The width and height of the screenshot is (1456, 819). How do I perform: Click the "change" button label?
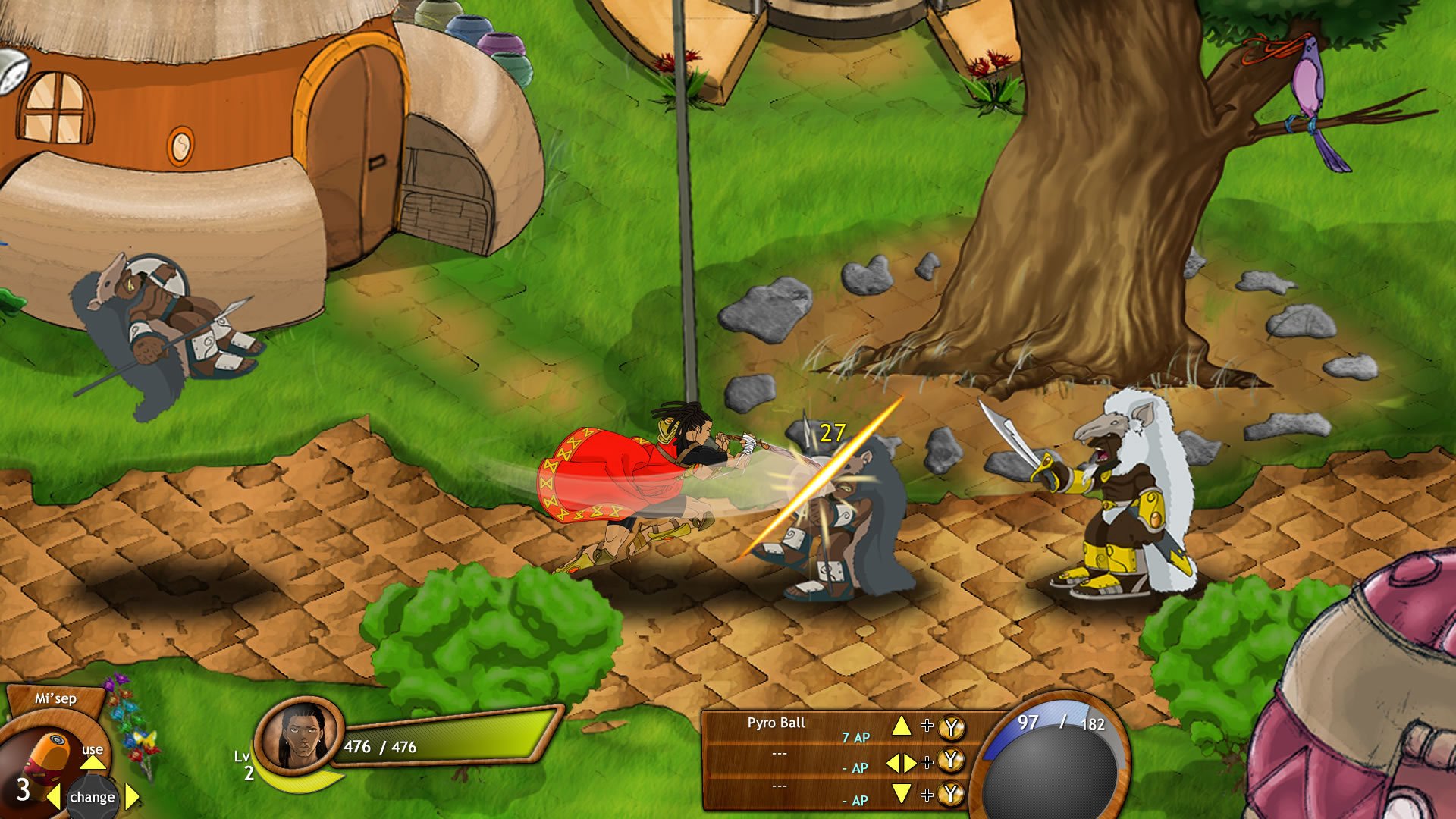click(93, 798)
